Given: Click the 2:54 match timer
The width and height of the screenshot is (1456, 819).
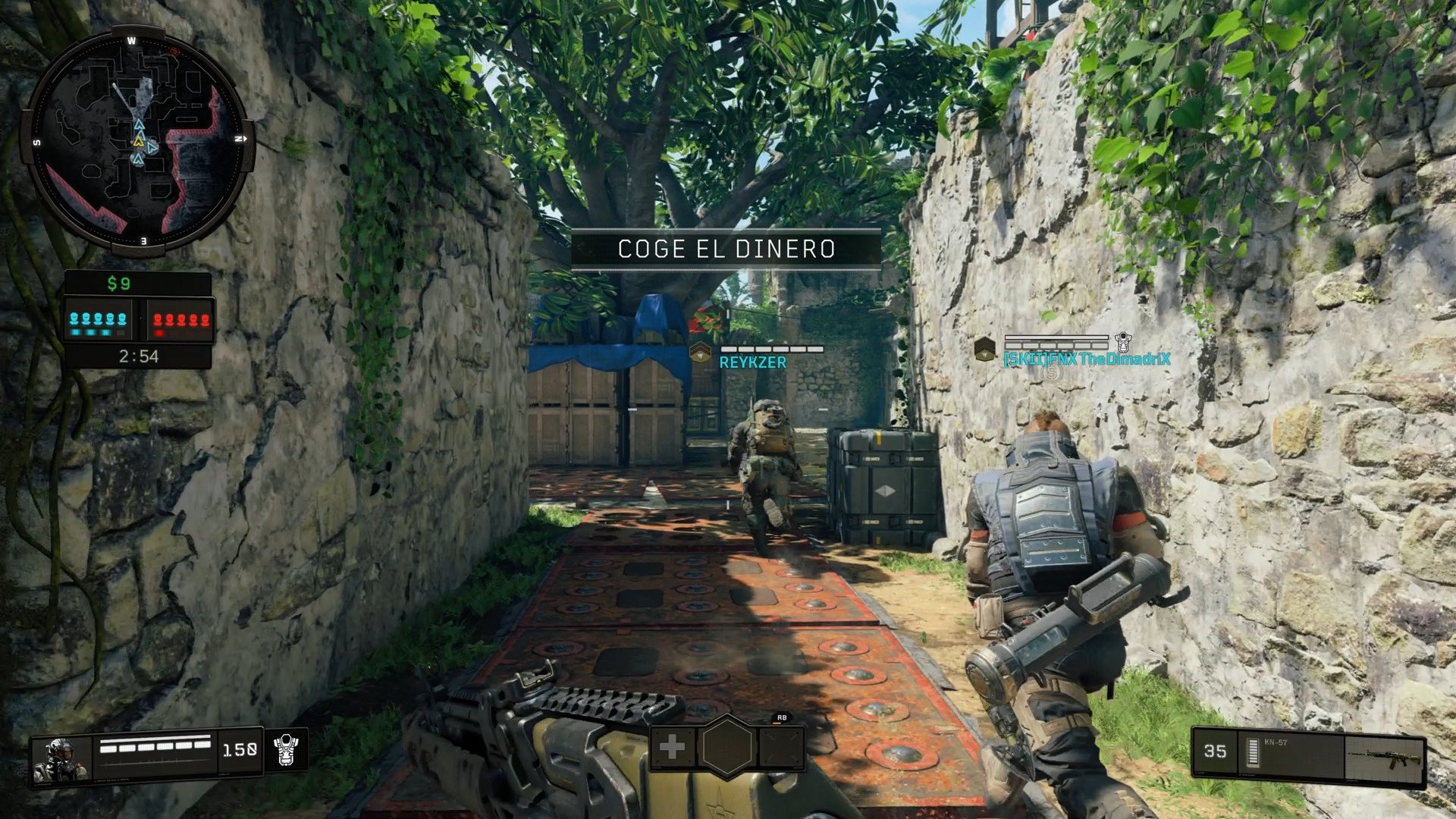Looking at the screenshot, I should pos(138,356).
